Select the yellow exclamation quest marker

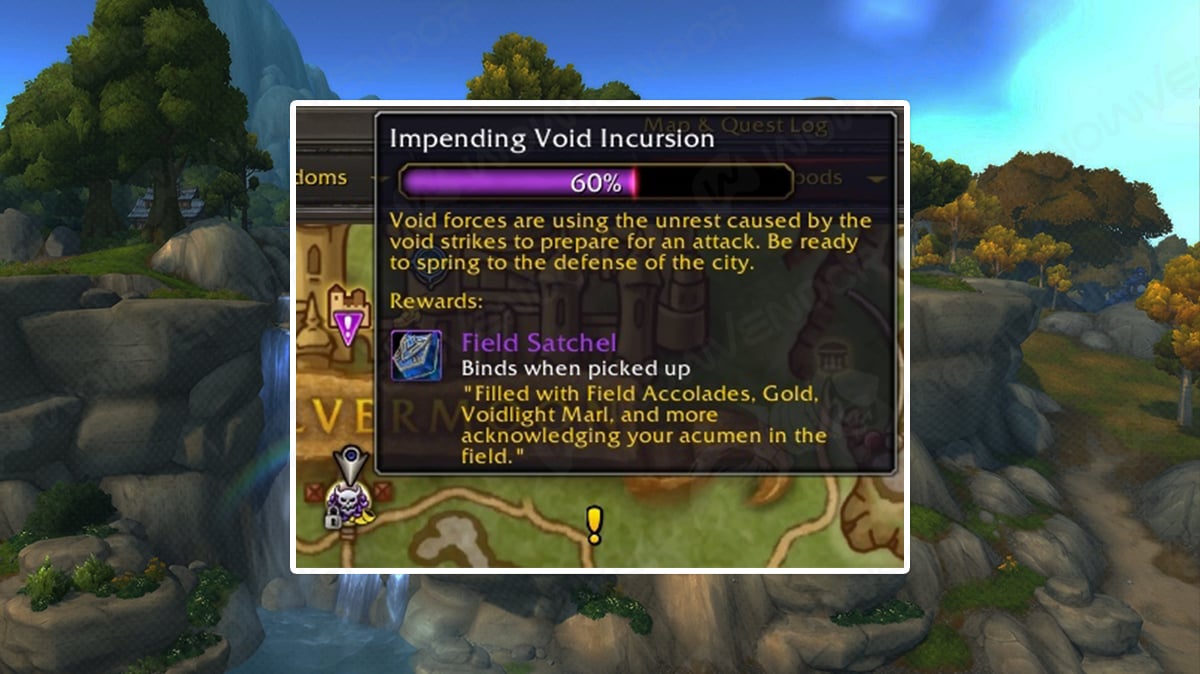point(594,524)
